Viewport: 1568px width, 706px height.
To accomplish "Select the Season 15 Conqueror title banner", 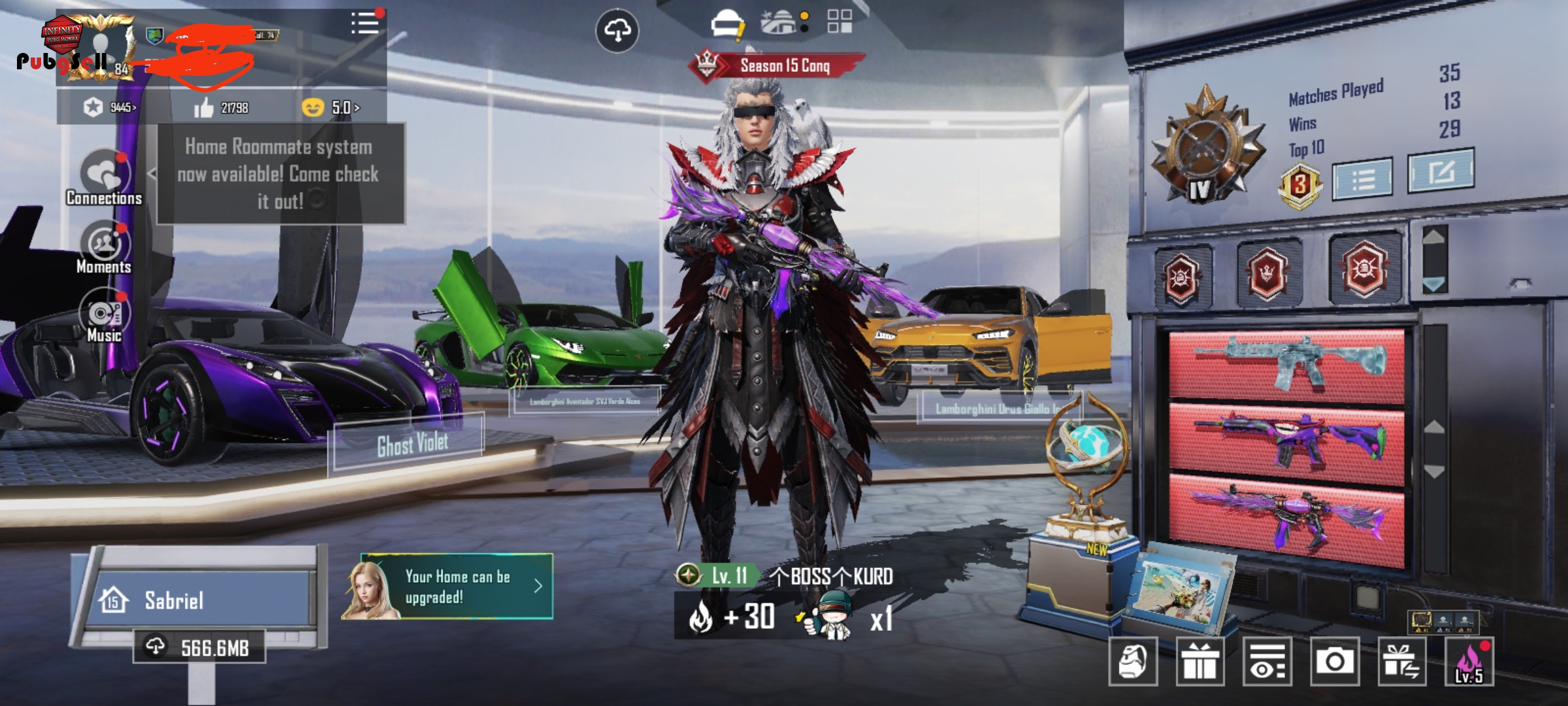I will 777,65.
